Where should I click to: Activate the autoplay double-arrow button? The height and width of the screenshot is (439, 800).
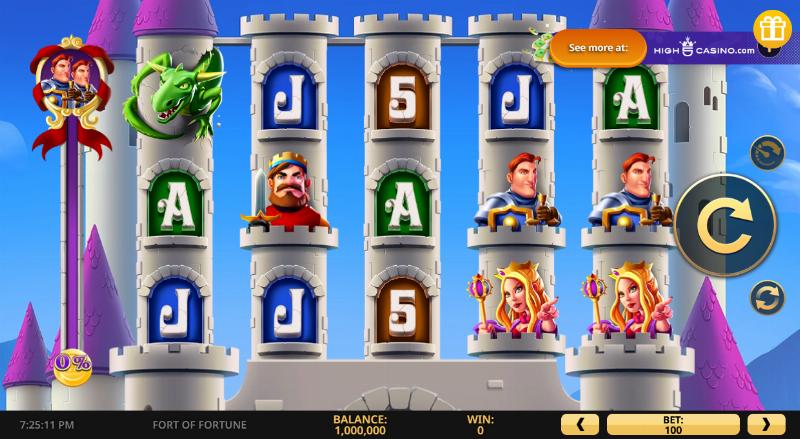pyautogui.click(x=766, y=296)
